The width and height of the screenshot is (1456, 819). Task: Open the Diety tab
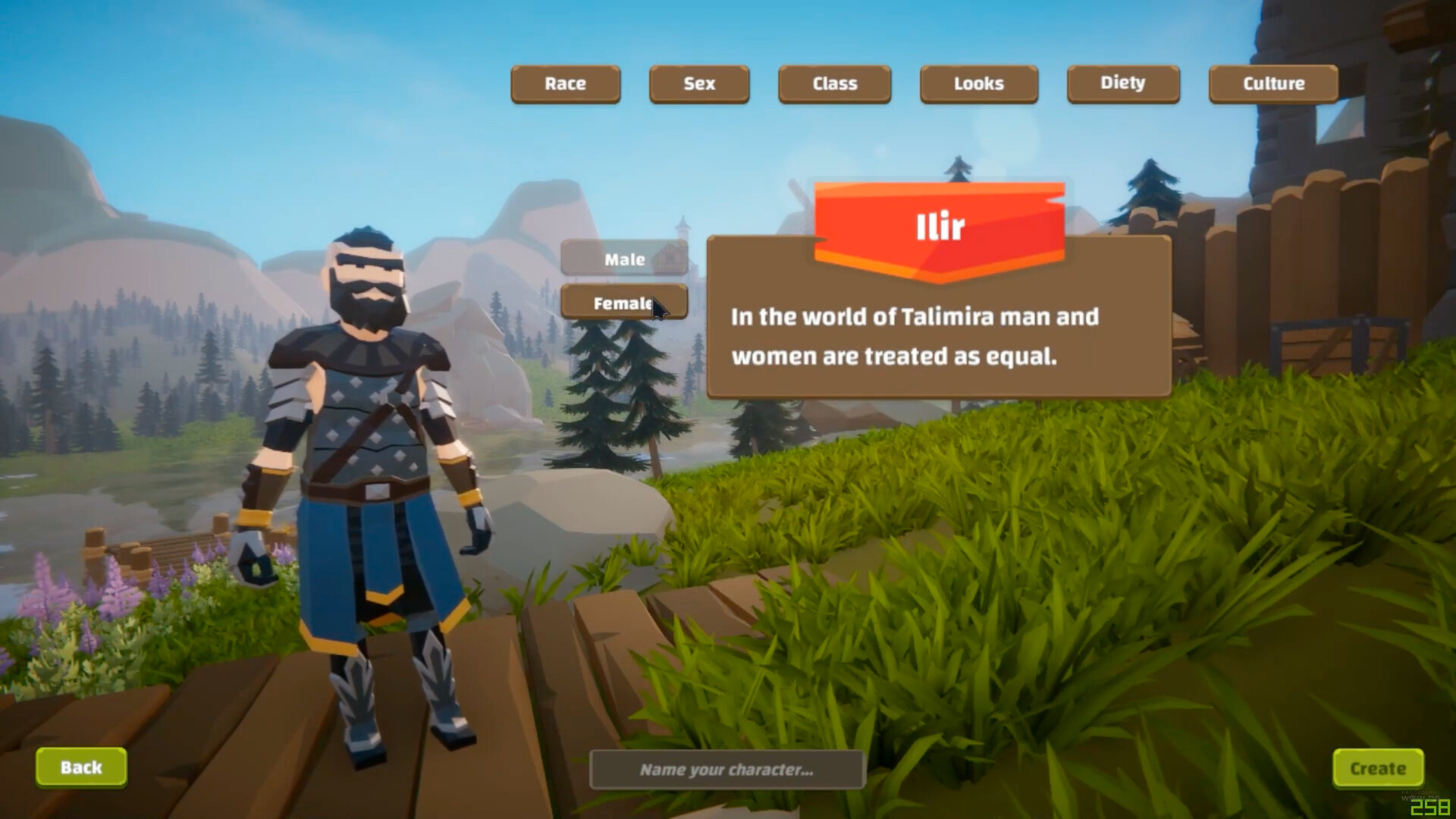[1122, 83]
